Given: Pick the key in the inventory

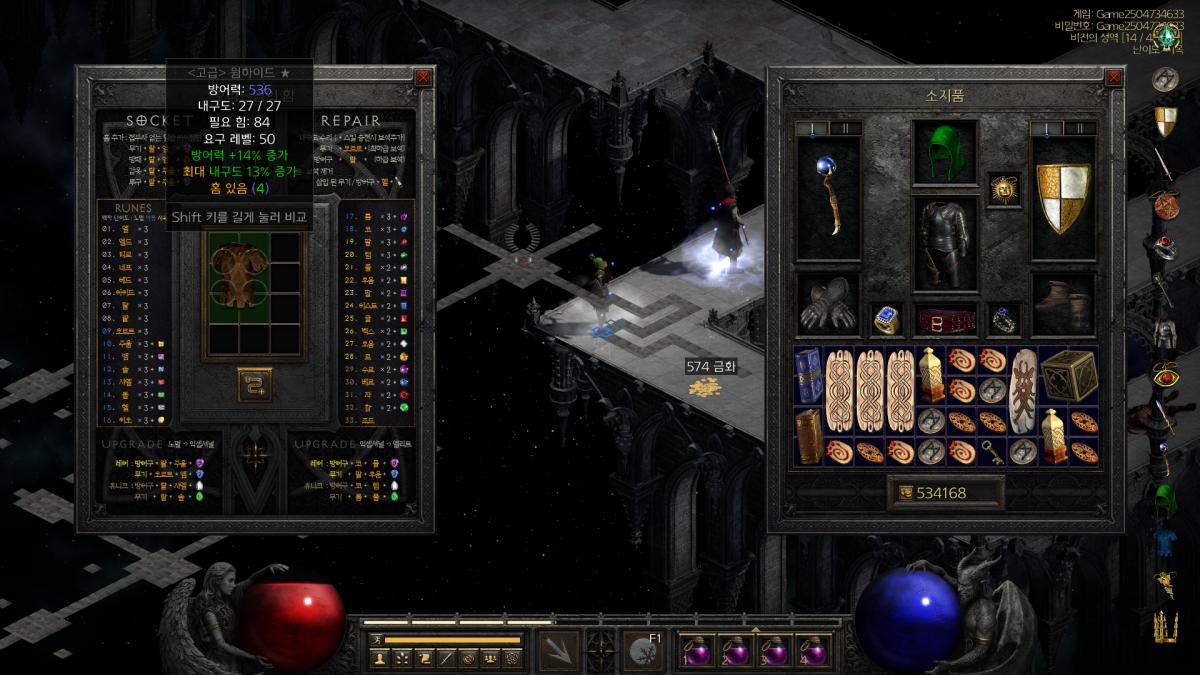Looking at the screenshot, I should [x=991, y=450].
